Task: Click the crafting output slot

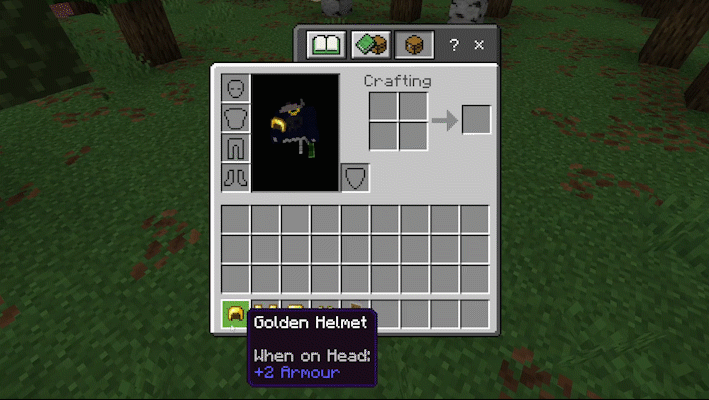Action: pyautogui.click(x=476, y=120)
